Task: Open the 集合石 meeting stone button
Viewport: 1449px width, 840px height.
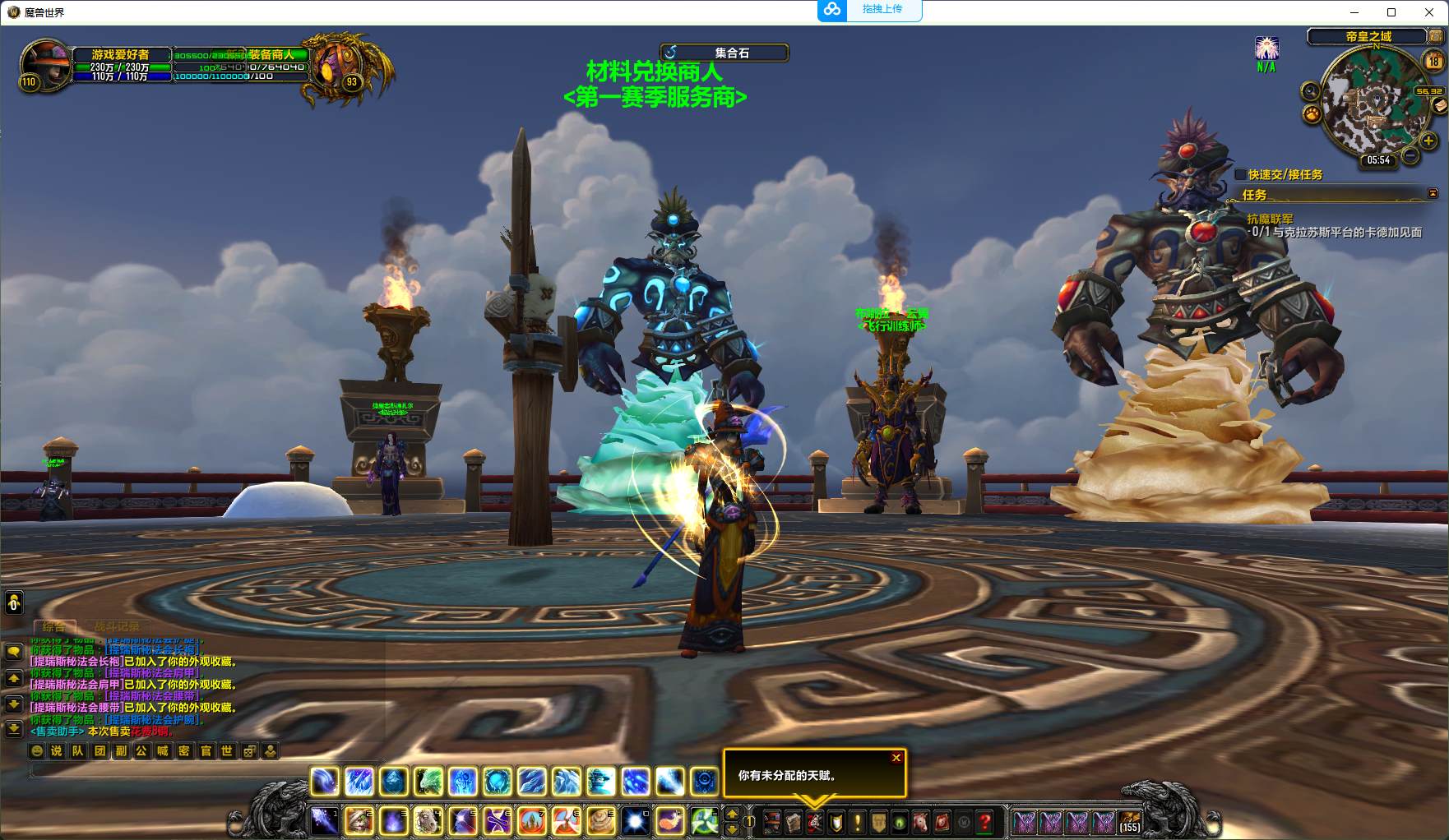Action: 724,53
